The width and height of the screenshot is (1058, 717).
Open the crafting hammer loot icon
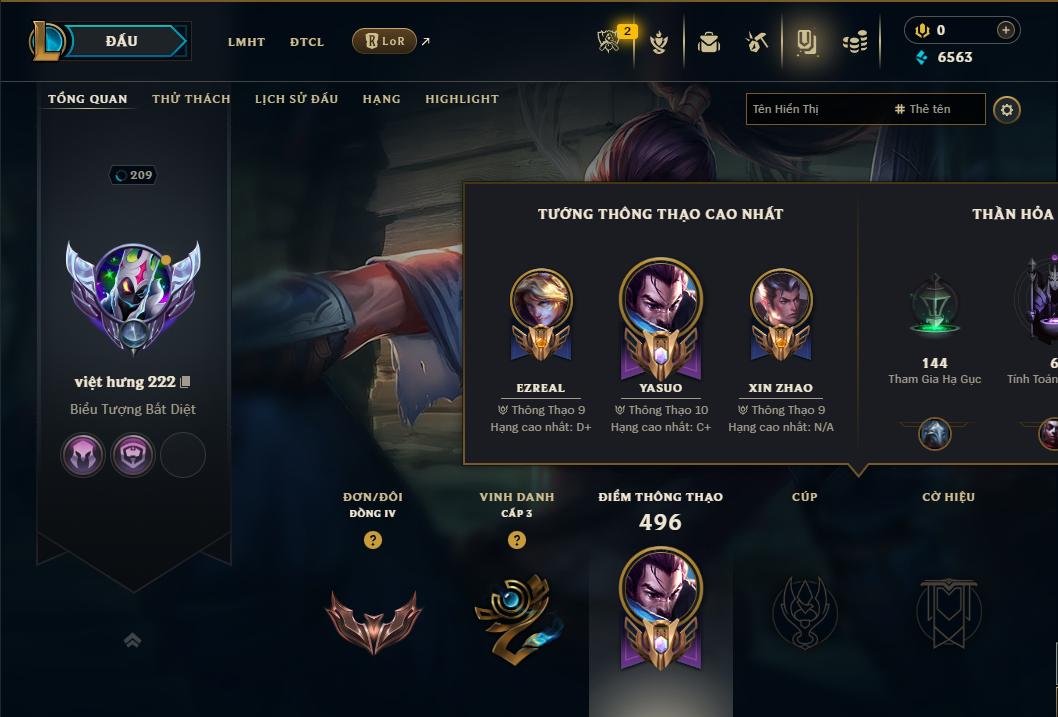point(757,42)
